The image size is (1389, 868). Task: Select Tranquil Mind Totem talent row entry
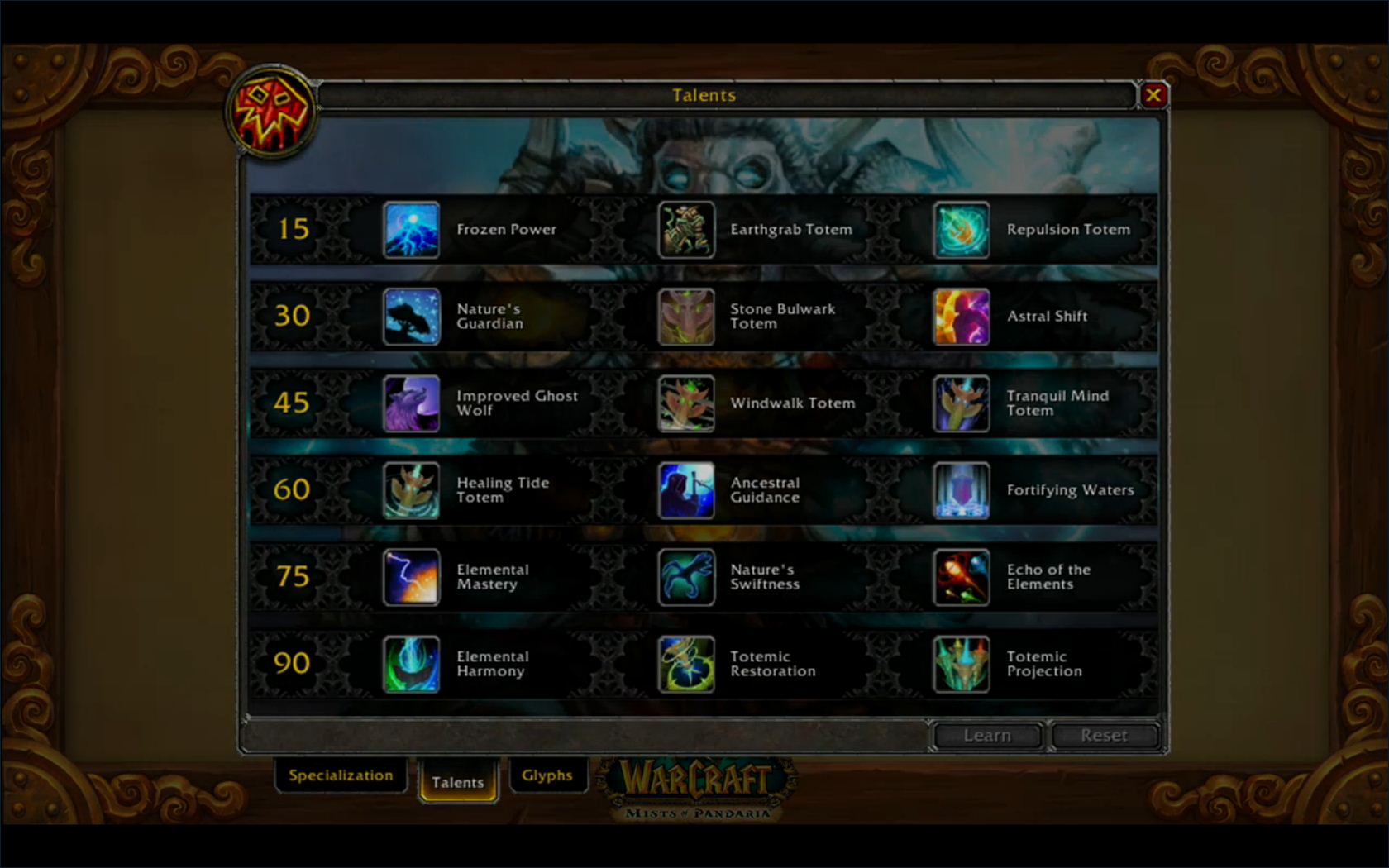click(962, 403)
